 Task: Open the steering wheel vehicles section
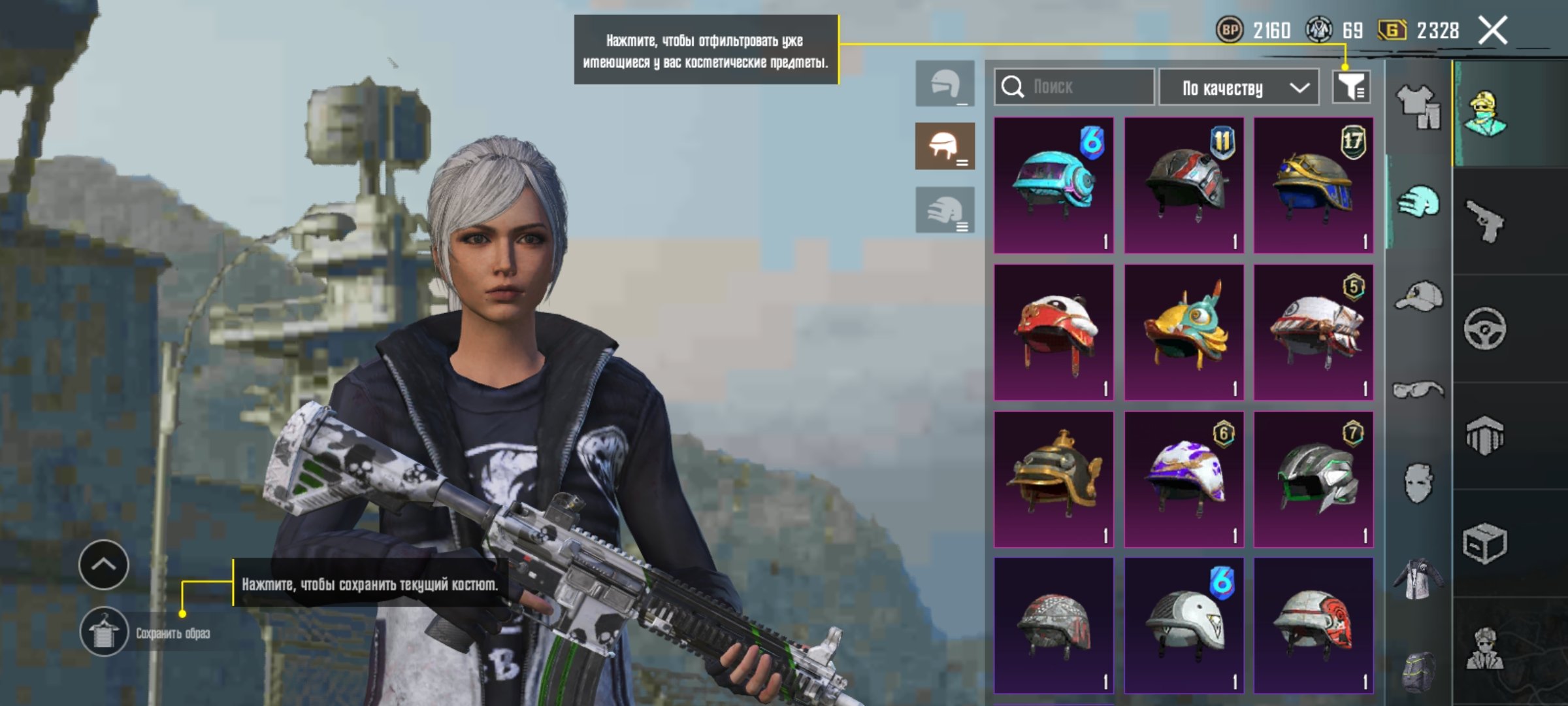click(1484, 329)
